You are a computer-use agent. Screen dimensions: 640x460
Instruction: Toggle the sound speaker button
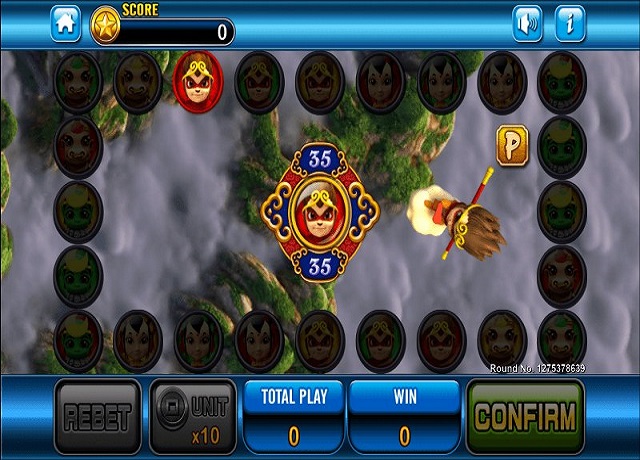(x=527, y=23)
